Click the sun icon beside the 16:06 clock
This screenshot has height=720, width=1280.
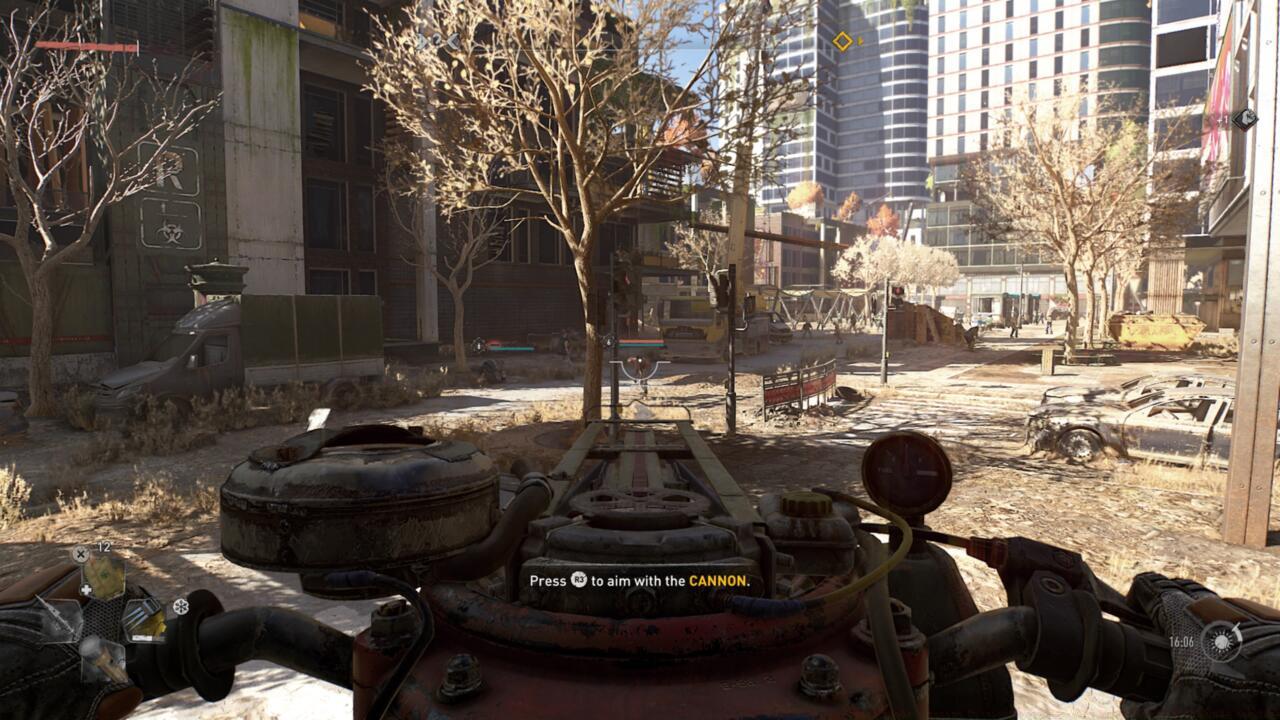[1219, 643]
